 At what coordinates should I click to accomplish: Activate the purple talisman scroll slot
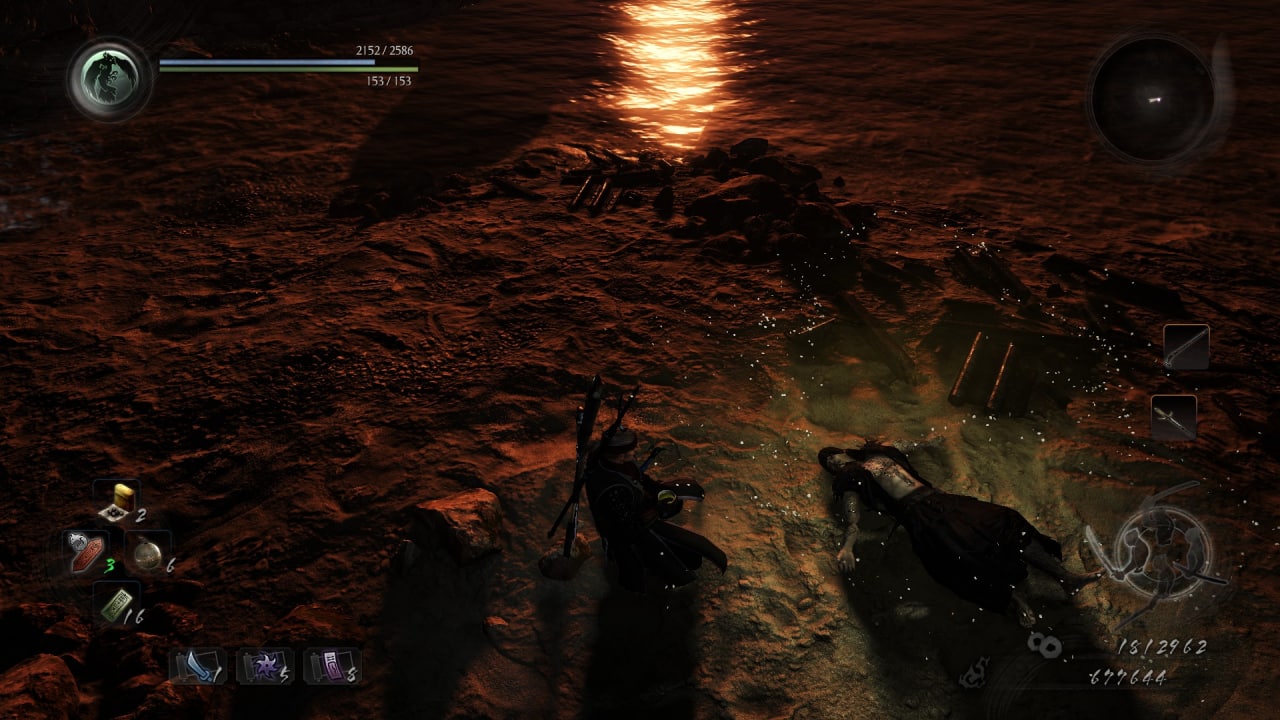point(332,665)
